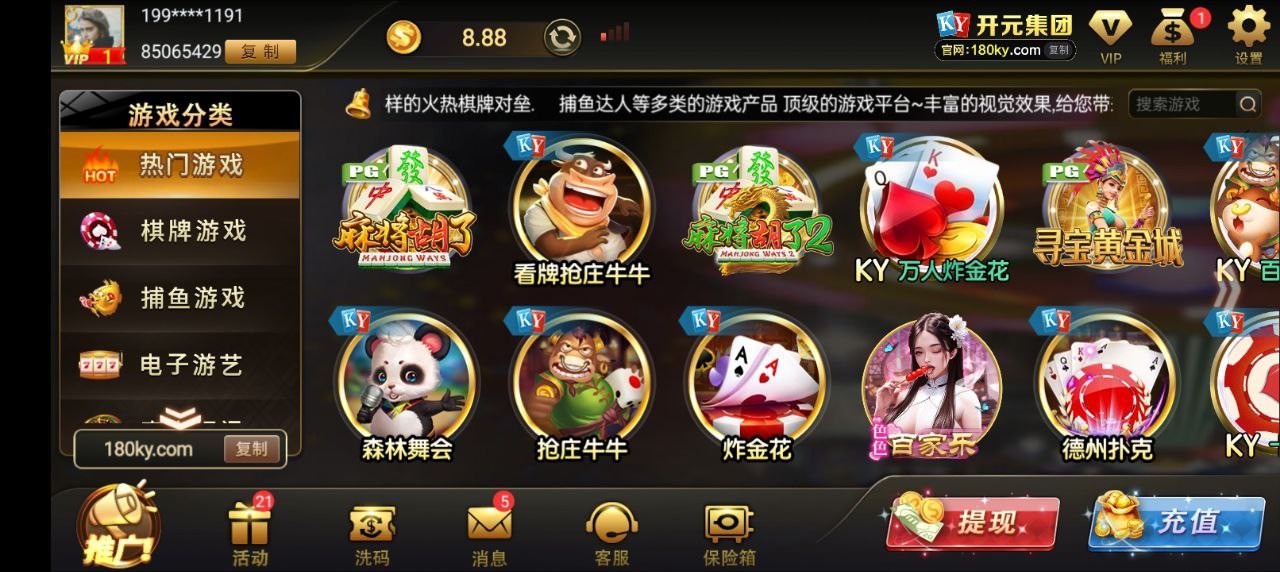The width and height of the screenshot is (1280, 572).
Task: Switch to 捕鱼游戏 category
Action: click(x=180, y=298)
